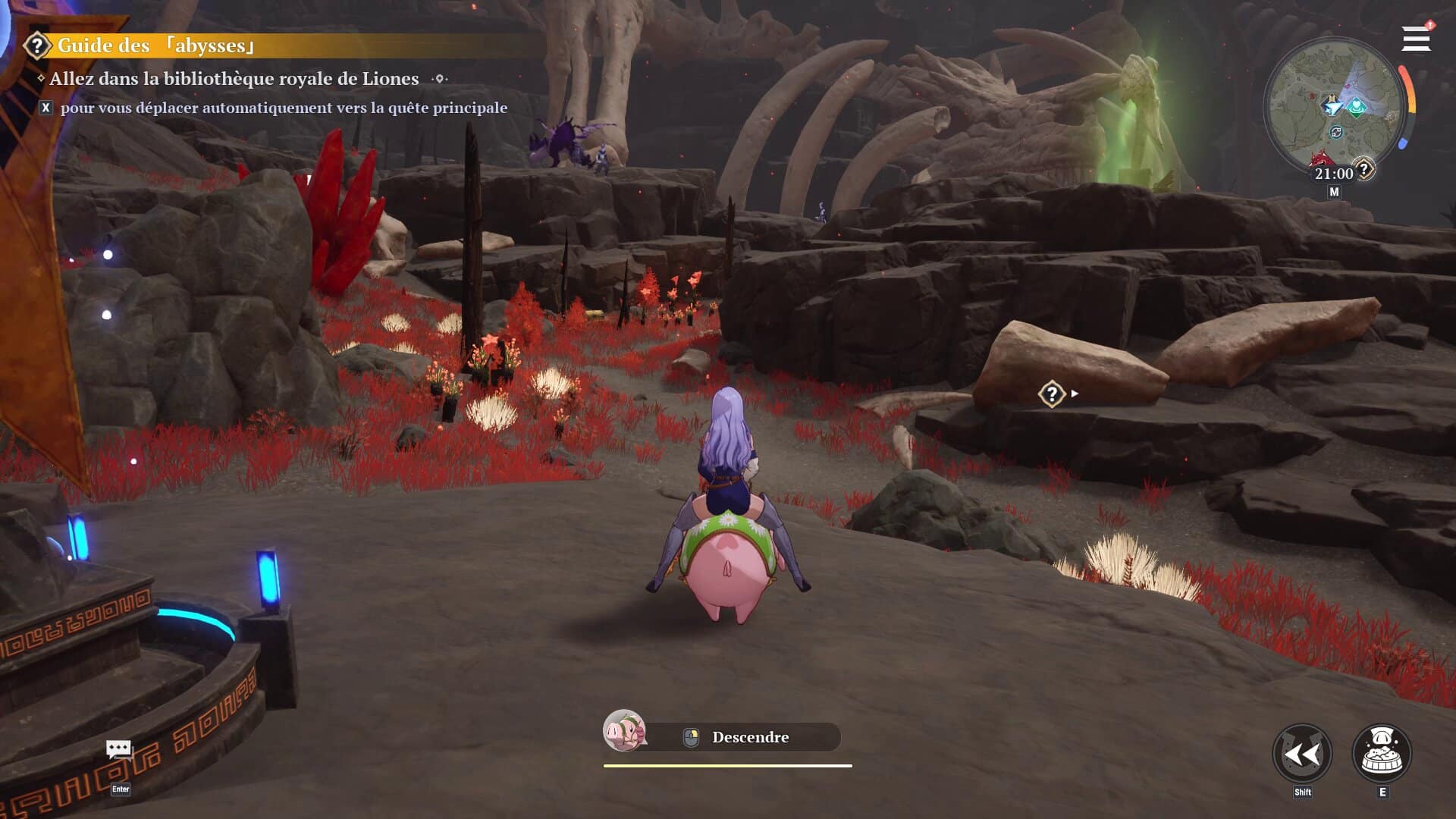The height and width of the screenshot is (819, 1456).
Task: Open the chat bubble icon
Action: tap(119, 750)
